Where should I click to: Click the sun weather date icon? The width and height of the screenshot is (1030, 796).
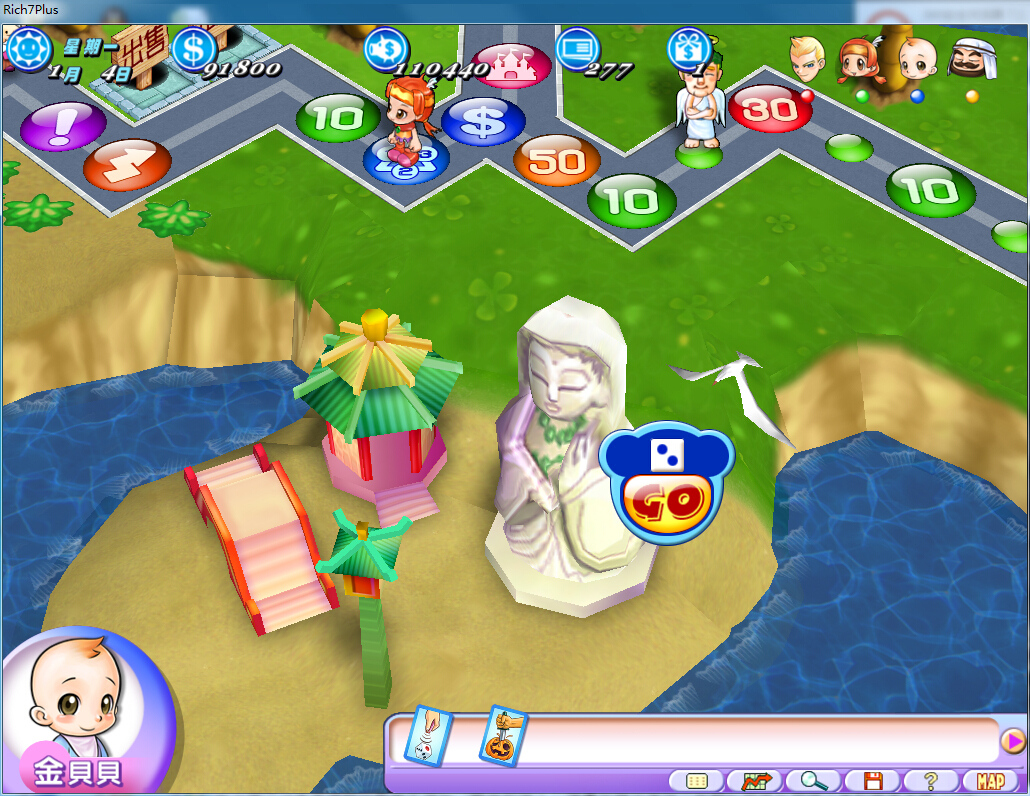30,48
